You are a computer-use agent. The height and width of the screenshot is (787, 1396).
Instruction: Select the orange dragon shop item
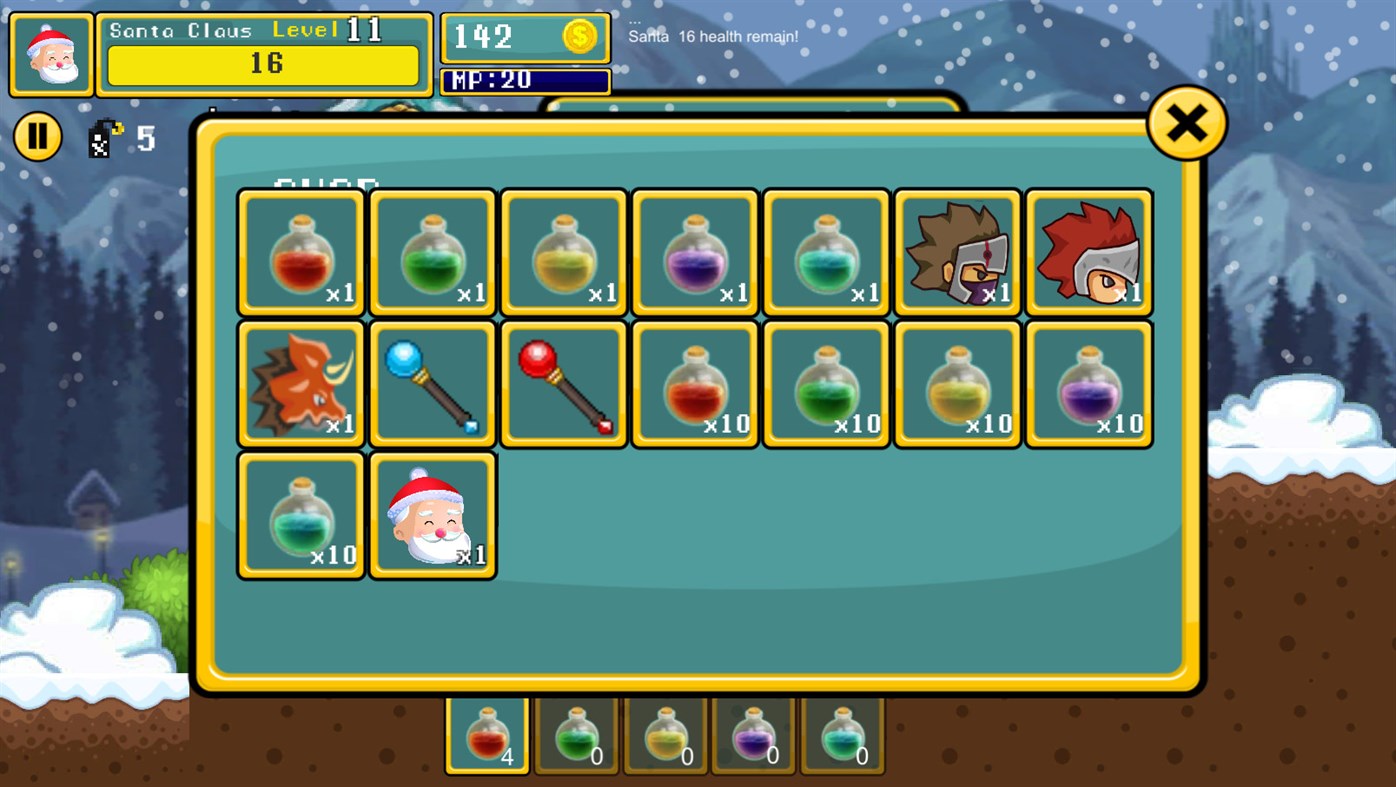tap(299, 383)
